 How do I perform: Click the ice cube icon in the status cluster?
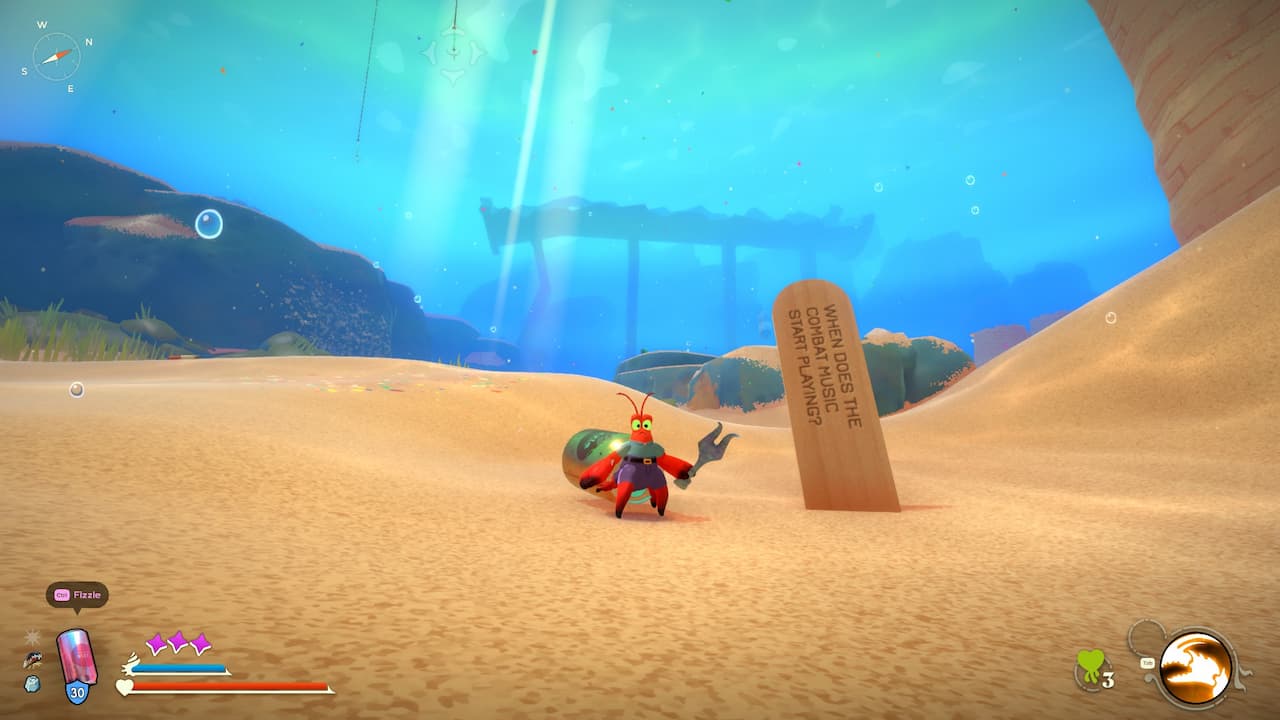tap(32, 686)
